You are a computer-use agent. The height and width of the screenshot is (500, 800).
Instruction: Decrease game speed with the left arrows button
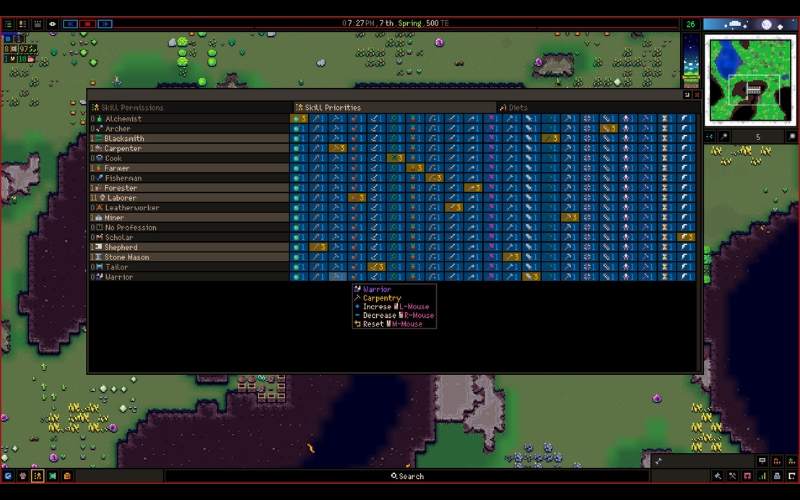pos(70,23)
